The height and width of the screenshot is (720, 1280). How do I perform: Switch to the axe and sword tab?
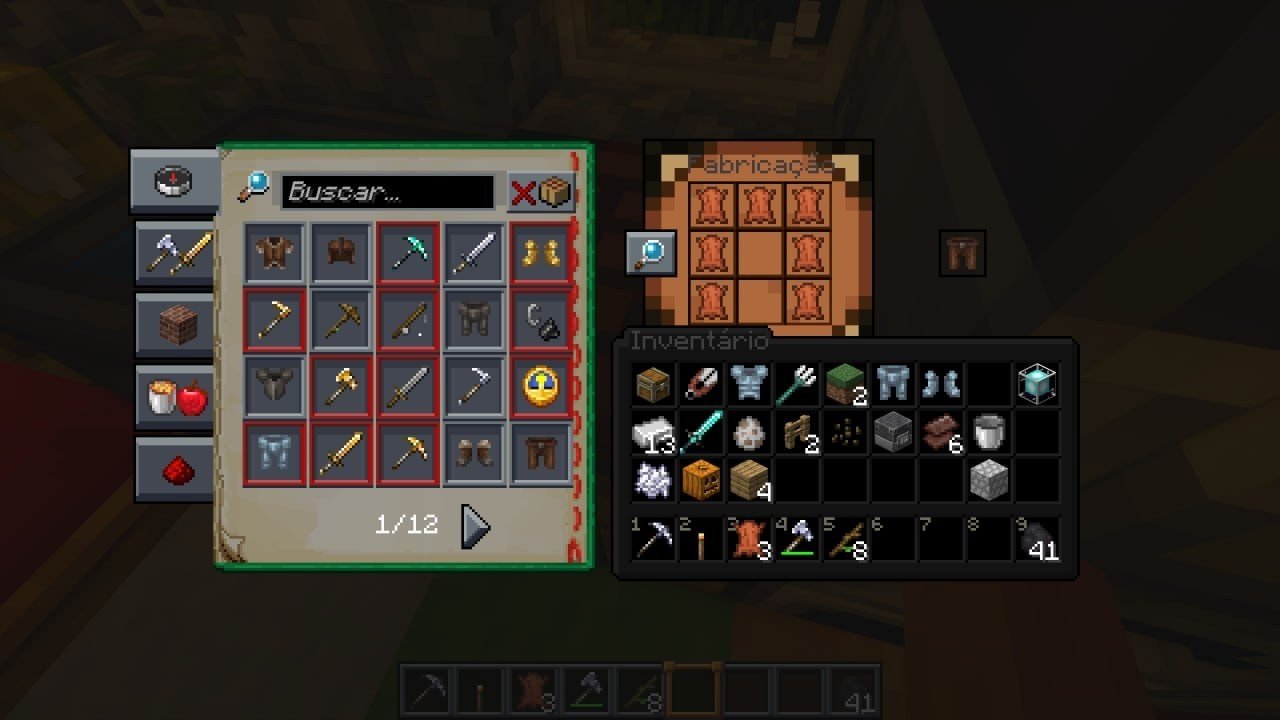pyautogui.click(x=176, y=254)
